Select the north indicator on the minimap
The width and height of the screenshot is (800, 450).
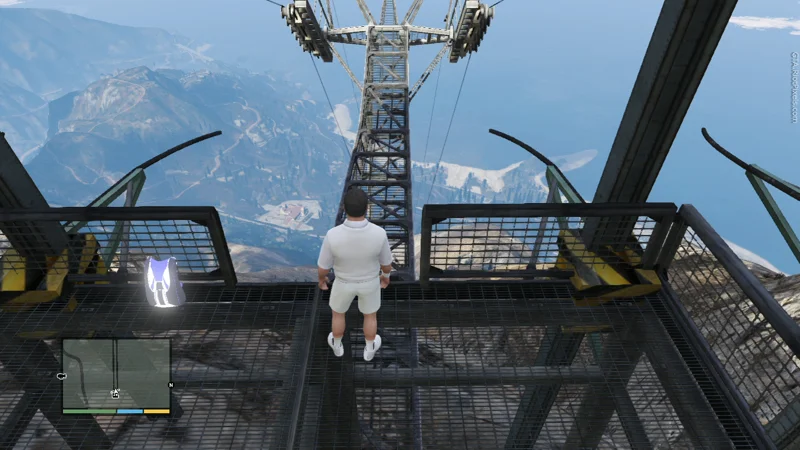[171, 385]
